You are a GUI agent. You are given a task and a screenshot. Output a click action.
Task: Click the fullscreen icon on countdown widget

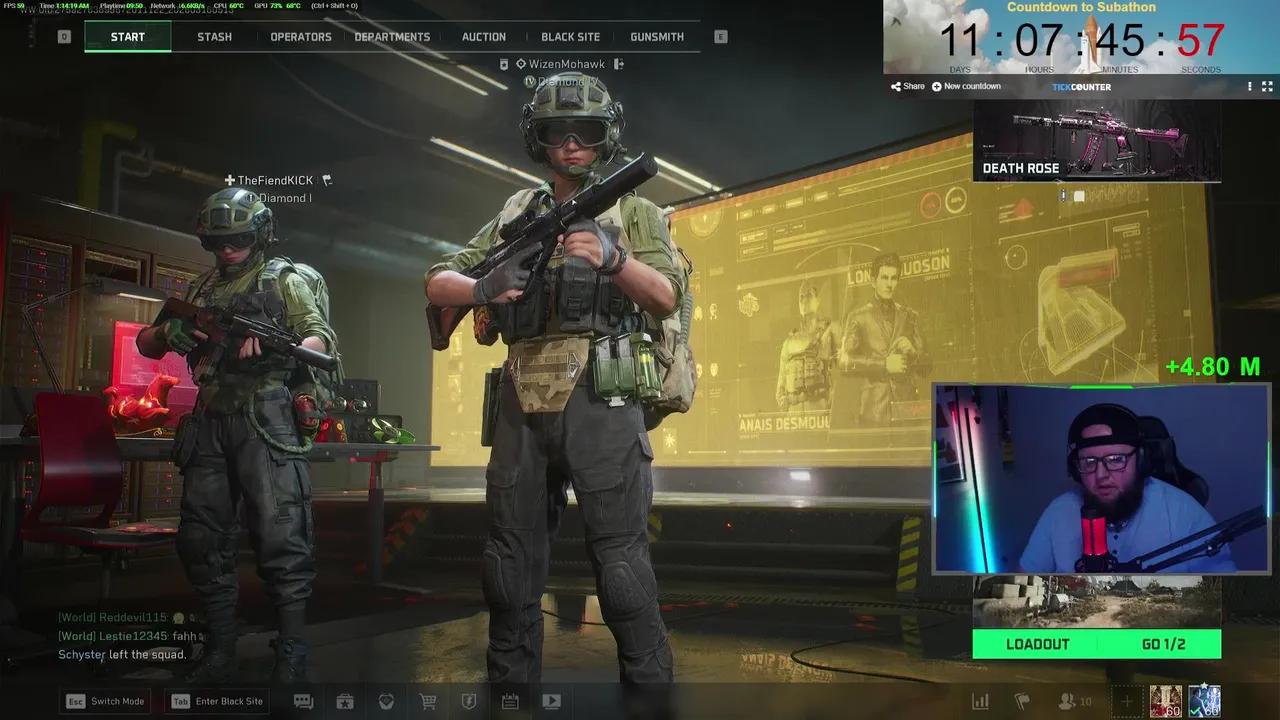tap(1268, 86)
